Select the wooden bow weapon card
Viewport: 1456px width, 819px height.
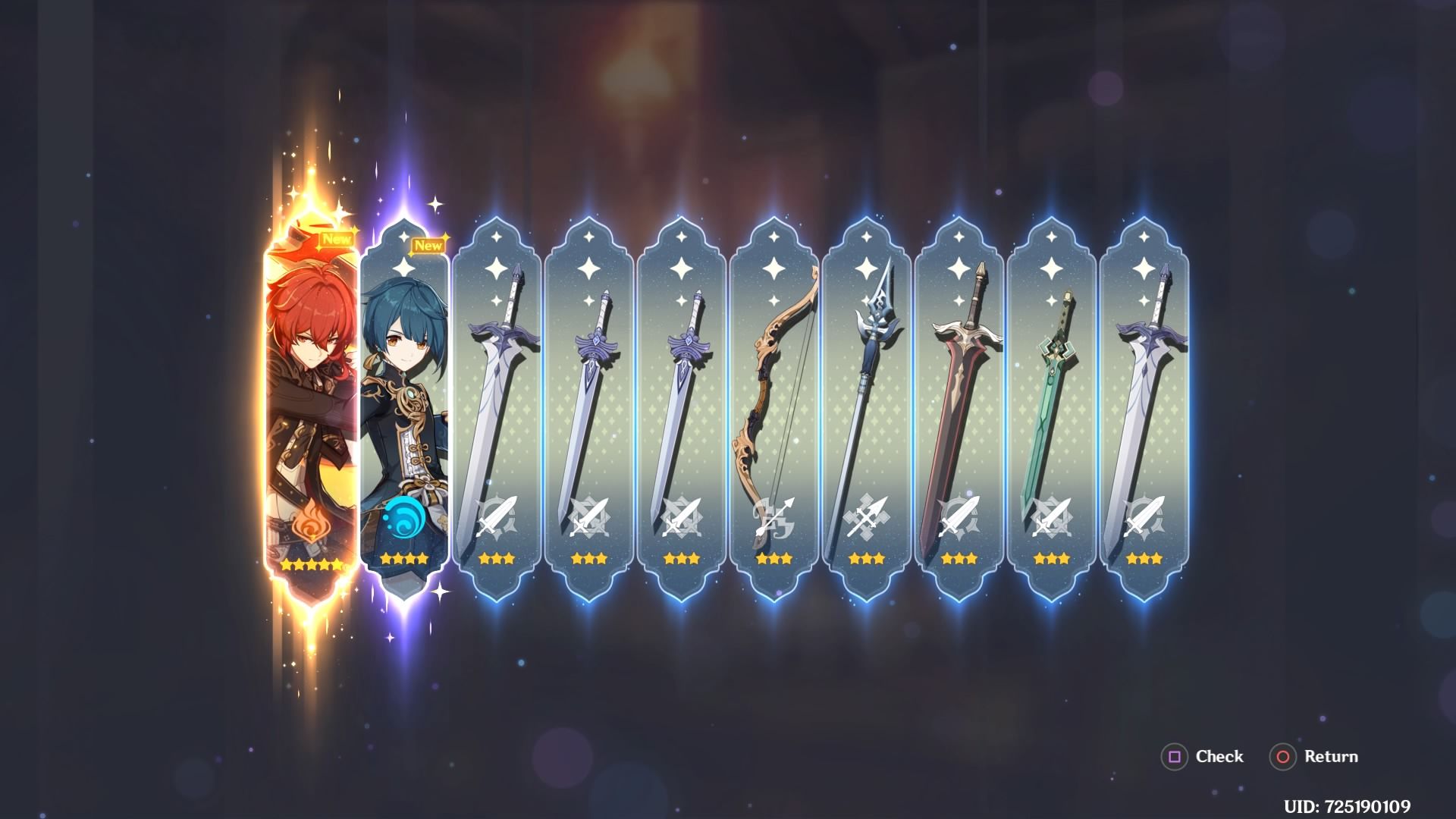(x=772, y=394)
